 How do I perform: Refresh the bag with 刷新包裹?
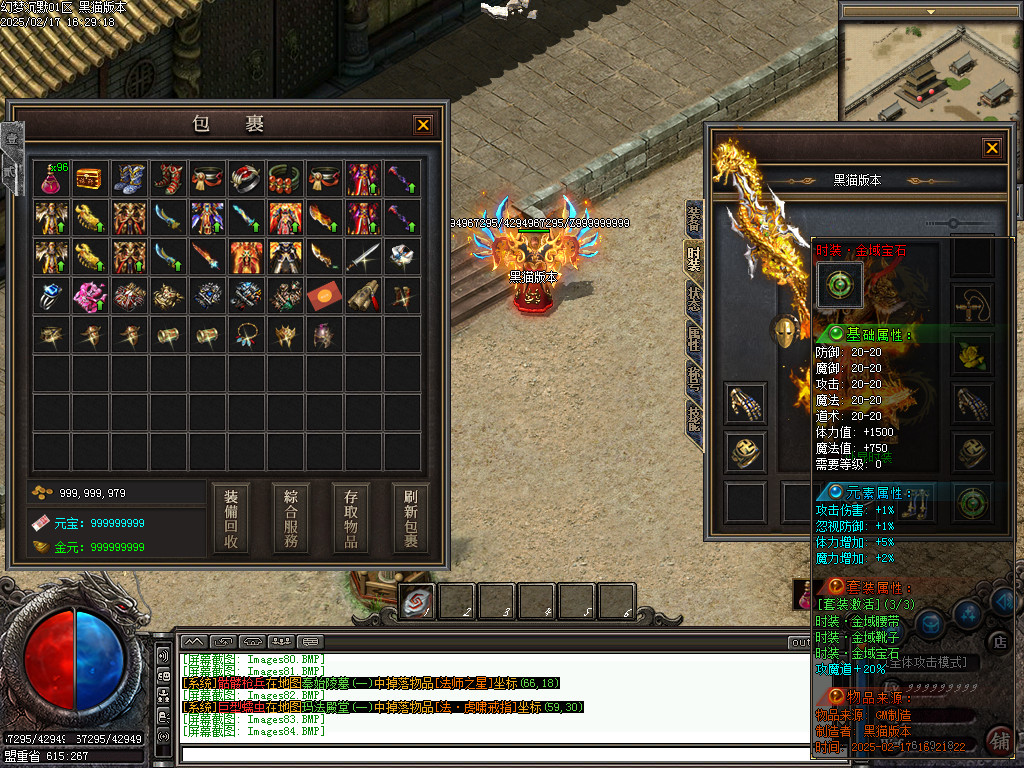pyautogui.click(x=410, y=519)
